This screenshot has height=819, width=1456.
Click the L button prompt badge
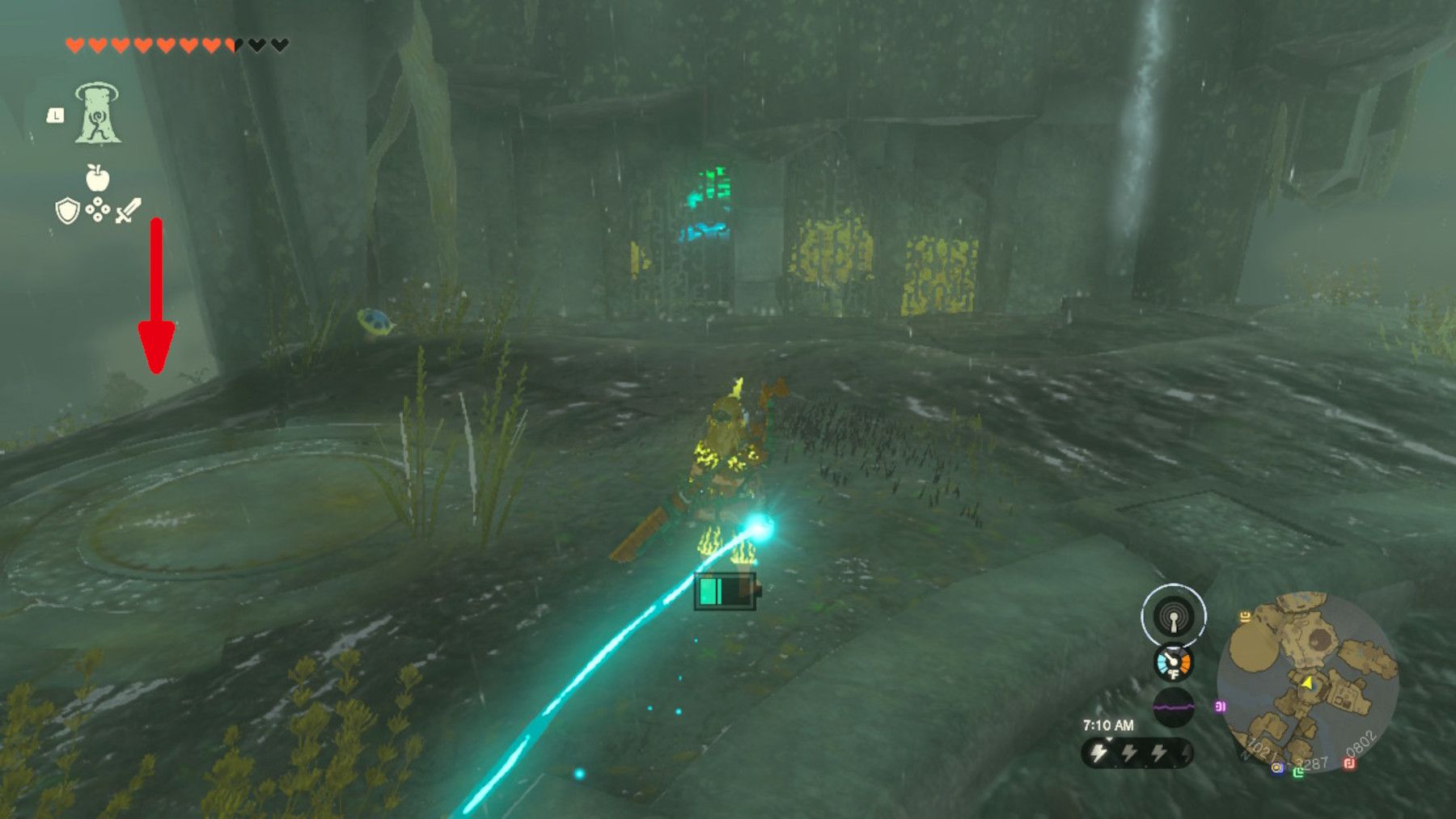(55, 113)
